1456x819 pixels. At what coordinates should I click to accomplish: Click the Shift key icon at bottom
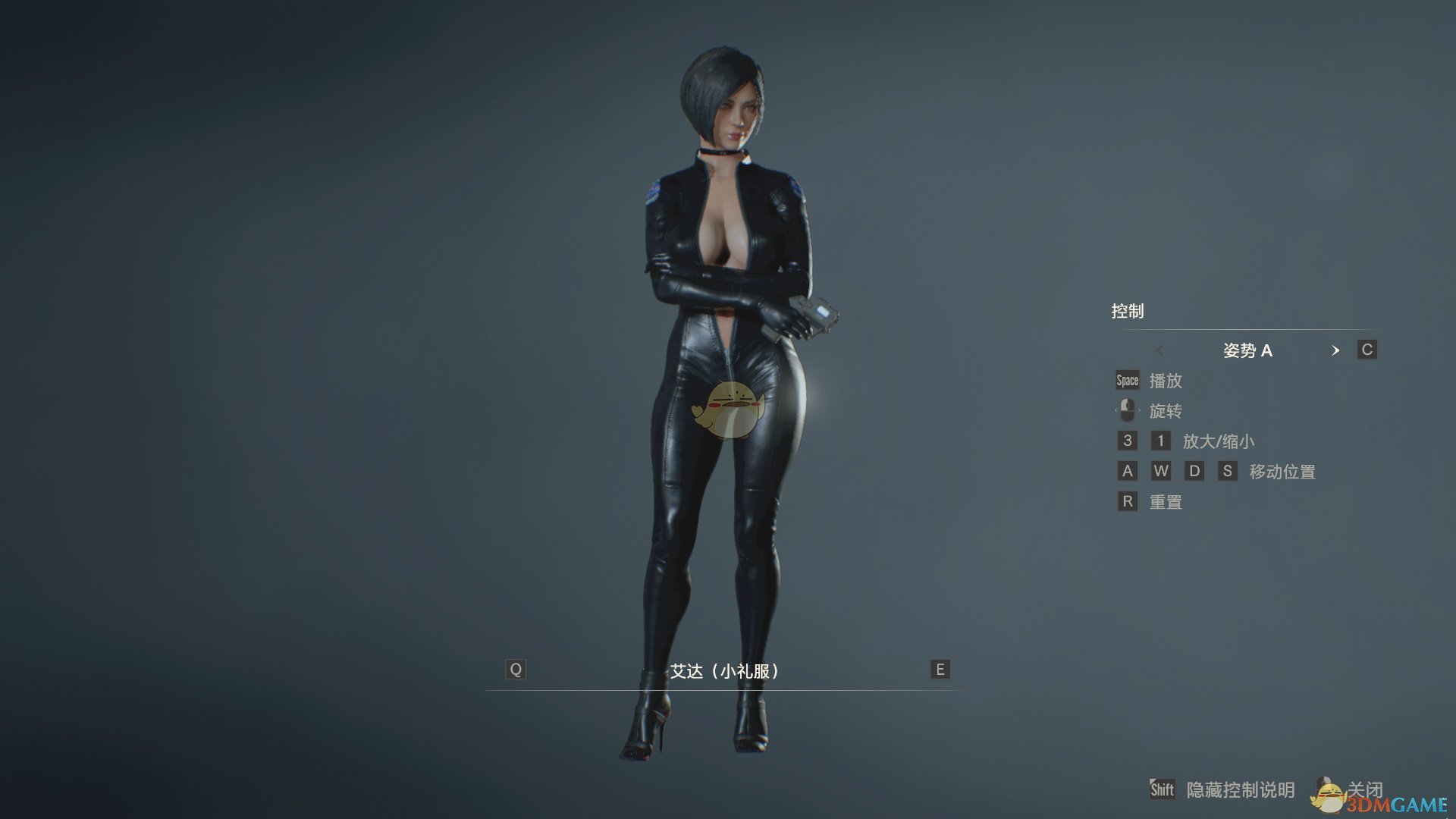(1162, 789)
